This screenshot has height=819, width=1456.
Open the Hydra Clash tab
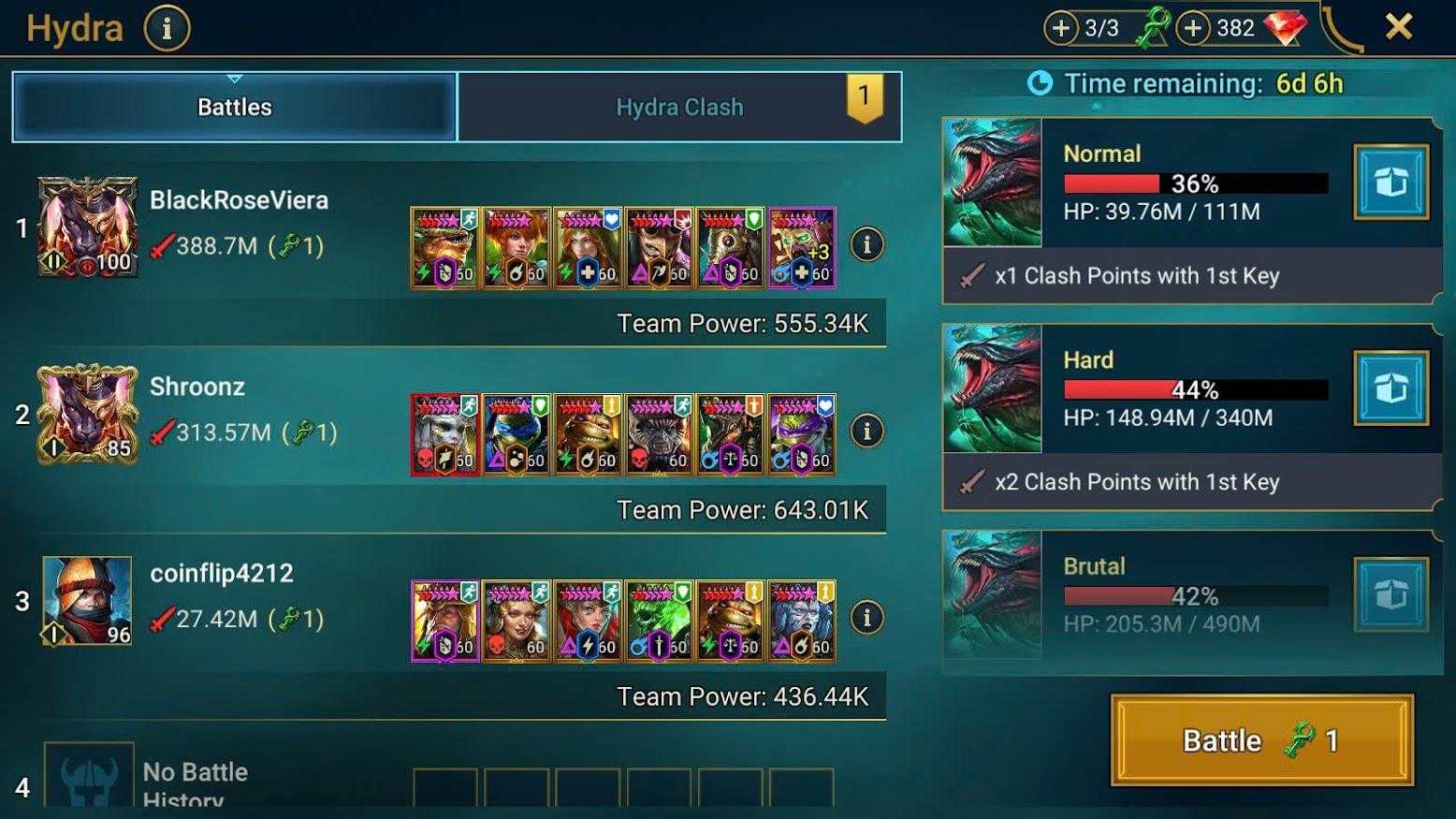[x=679, y=107]
